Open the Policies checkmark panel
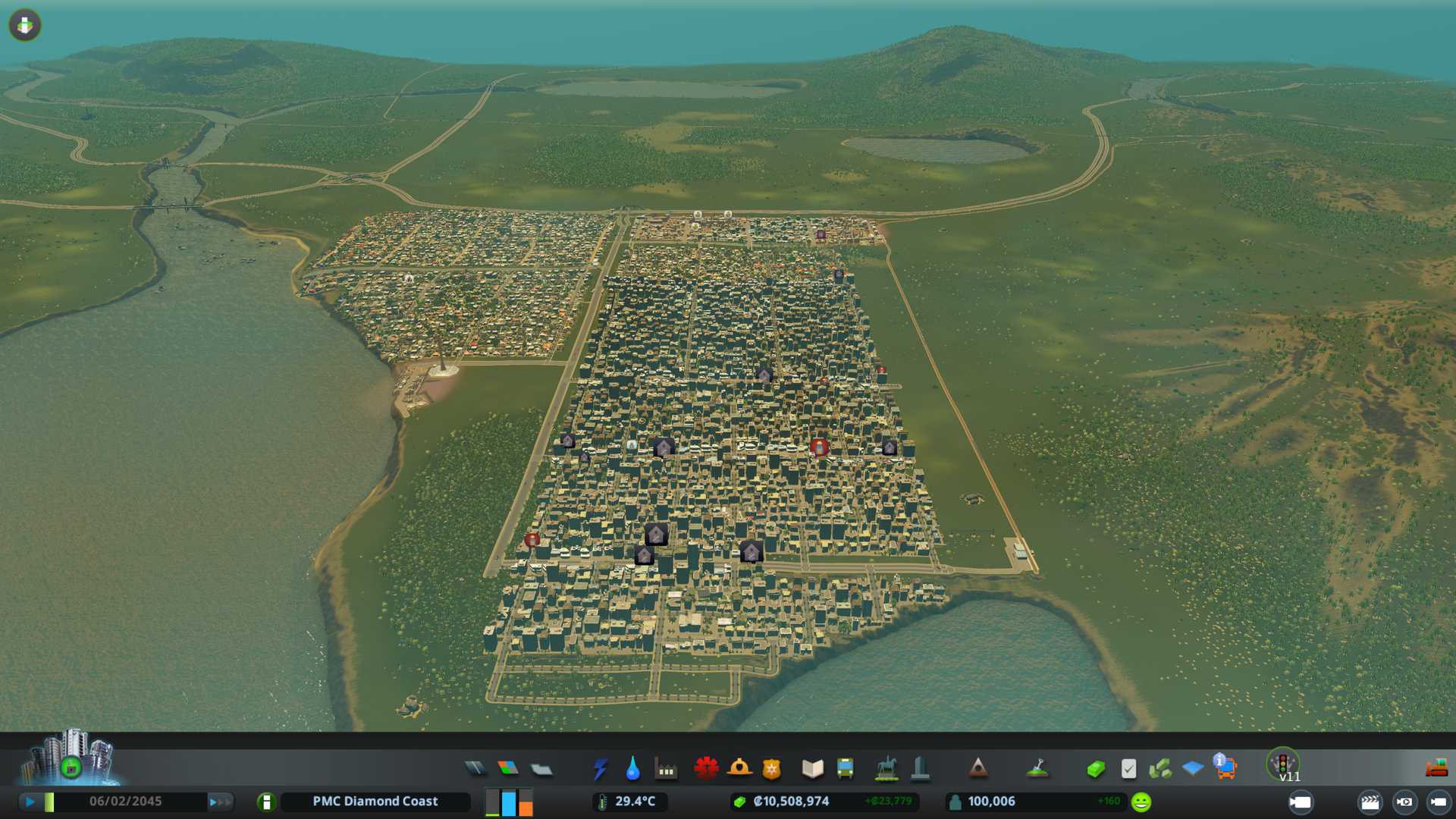The height and width of the screenshot is (819, 1456). pos(1128,769)
